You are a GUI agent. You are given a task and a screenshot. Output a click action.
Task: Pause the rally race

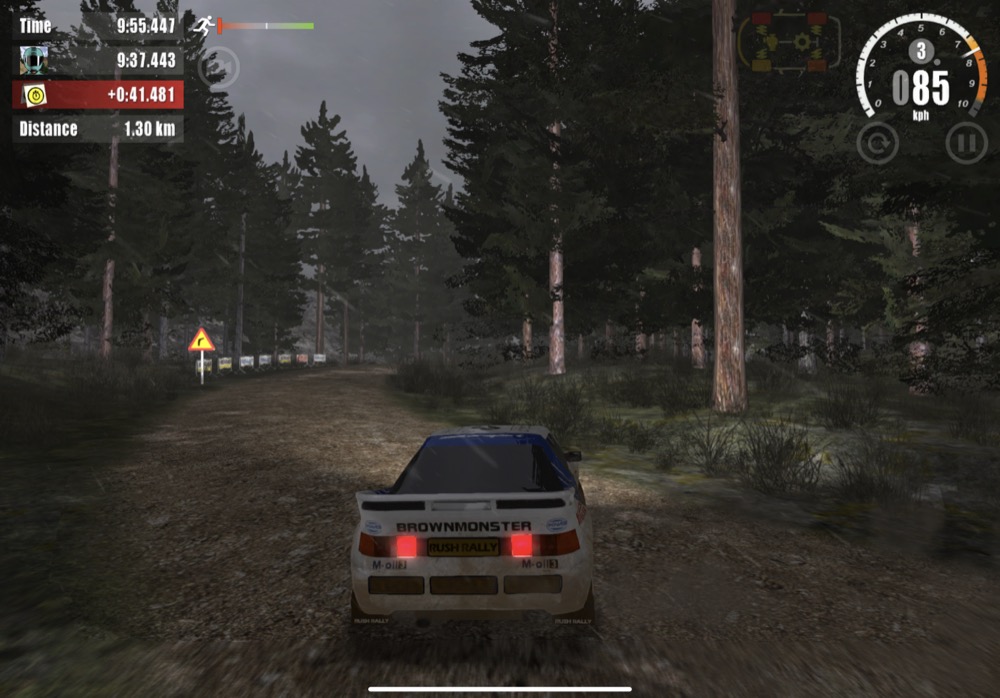coord(966,143)
